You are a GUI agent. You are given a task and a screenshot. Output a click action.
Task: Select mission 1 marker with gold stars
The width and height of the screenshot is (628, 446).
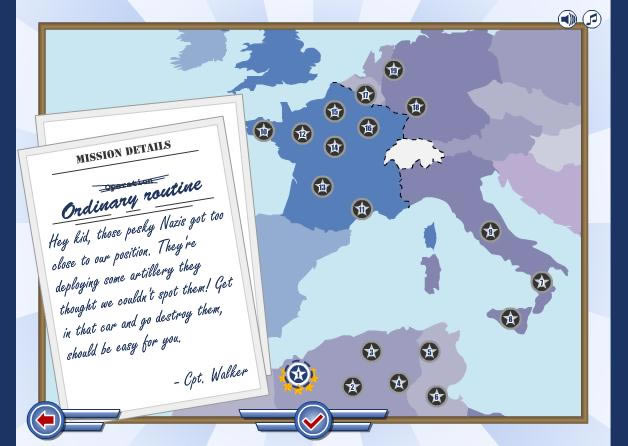pos(298,376)
